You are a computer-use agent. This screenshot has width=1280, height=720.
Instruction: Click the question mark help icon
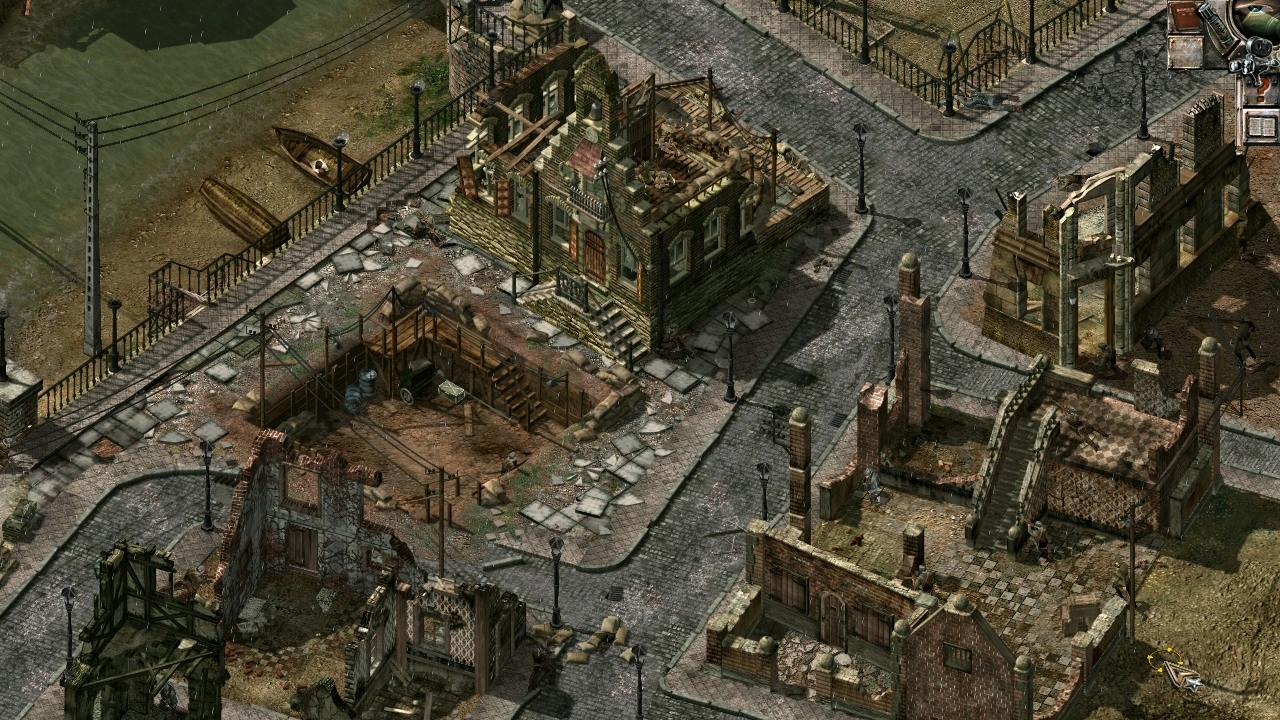[x=1262, y=88]
